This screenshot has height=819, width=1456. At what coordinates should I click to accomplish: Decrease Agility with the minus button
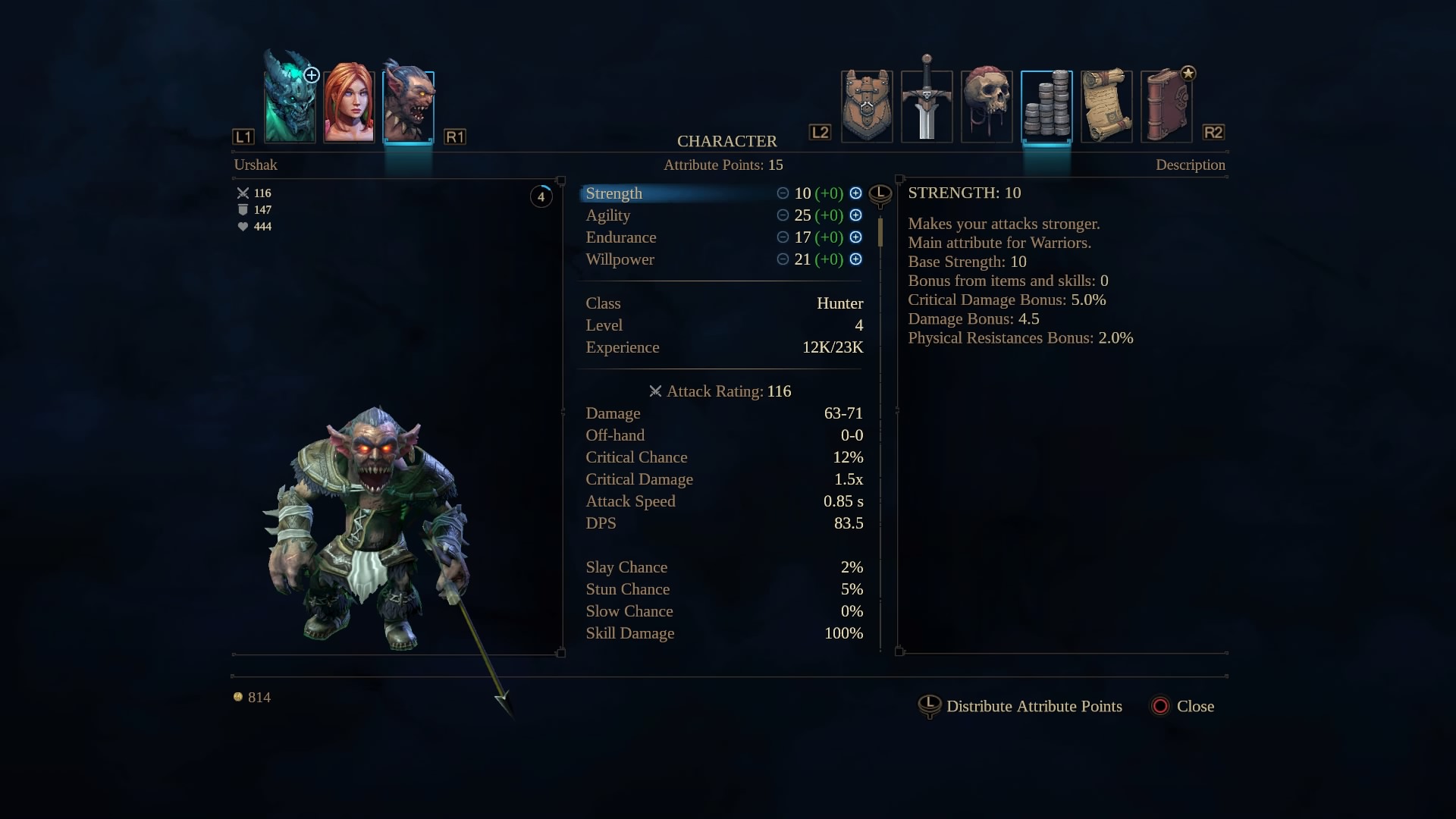783,215
